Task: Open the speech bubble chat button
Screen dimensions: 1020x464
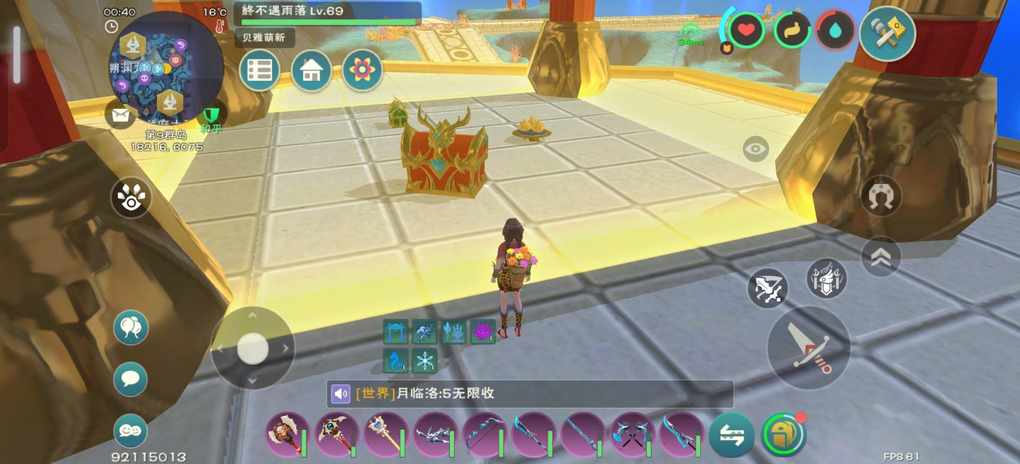Action: 130,379
